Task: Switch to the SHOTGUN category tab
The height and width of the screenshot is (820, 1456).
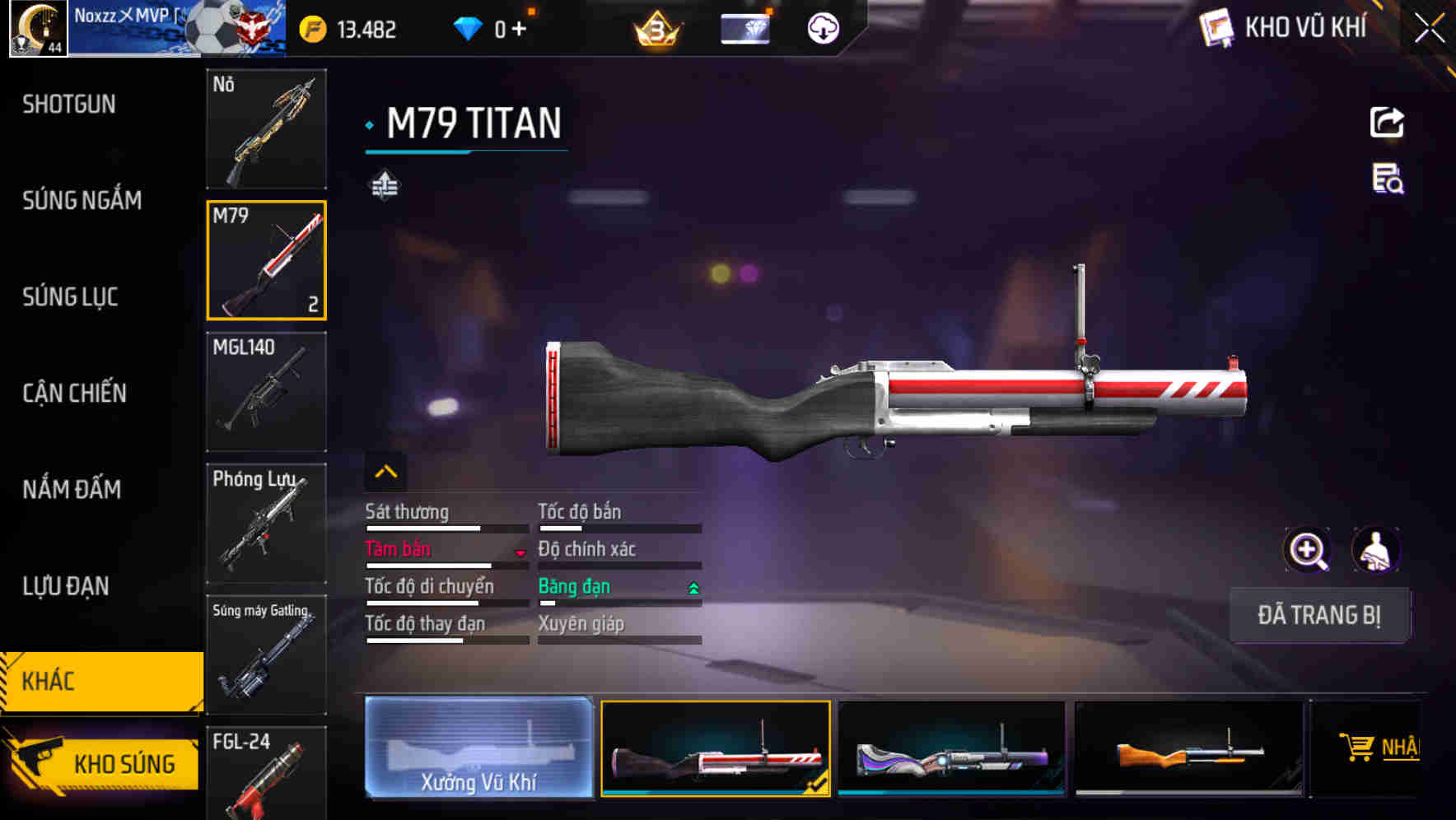Action: click(x=69, y=105)
